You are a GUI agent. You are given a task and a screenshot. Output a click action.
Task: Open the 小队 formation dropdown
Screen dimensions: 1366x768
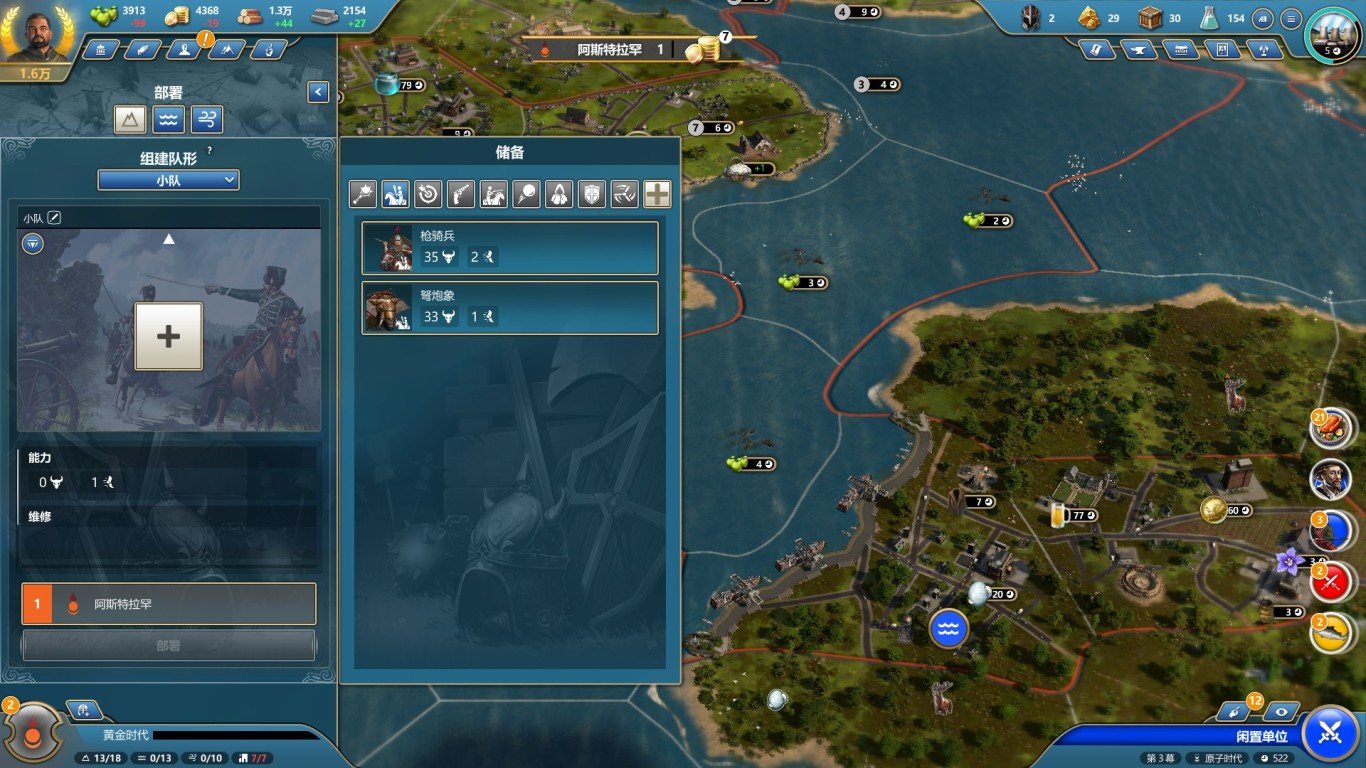pyautogui.click(x=168, y=180)
